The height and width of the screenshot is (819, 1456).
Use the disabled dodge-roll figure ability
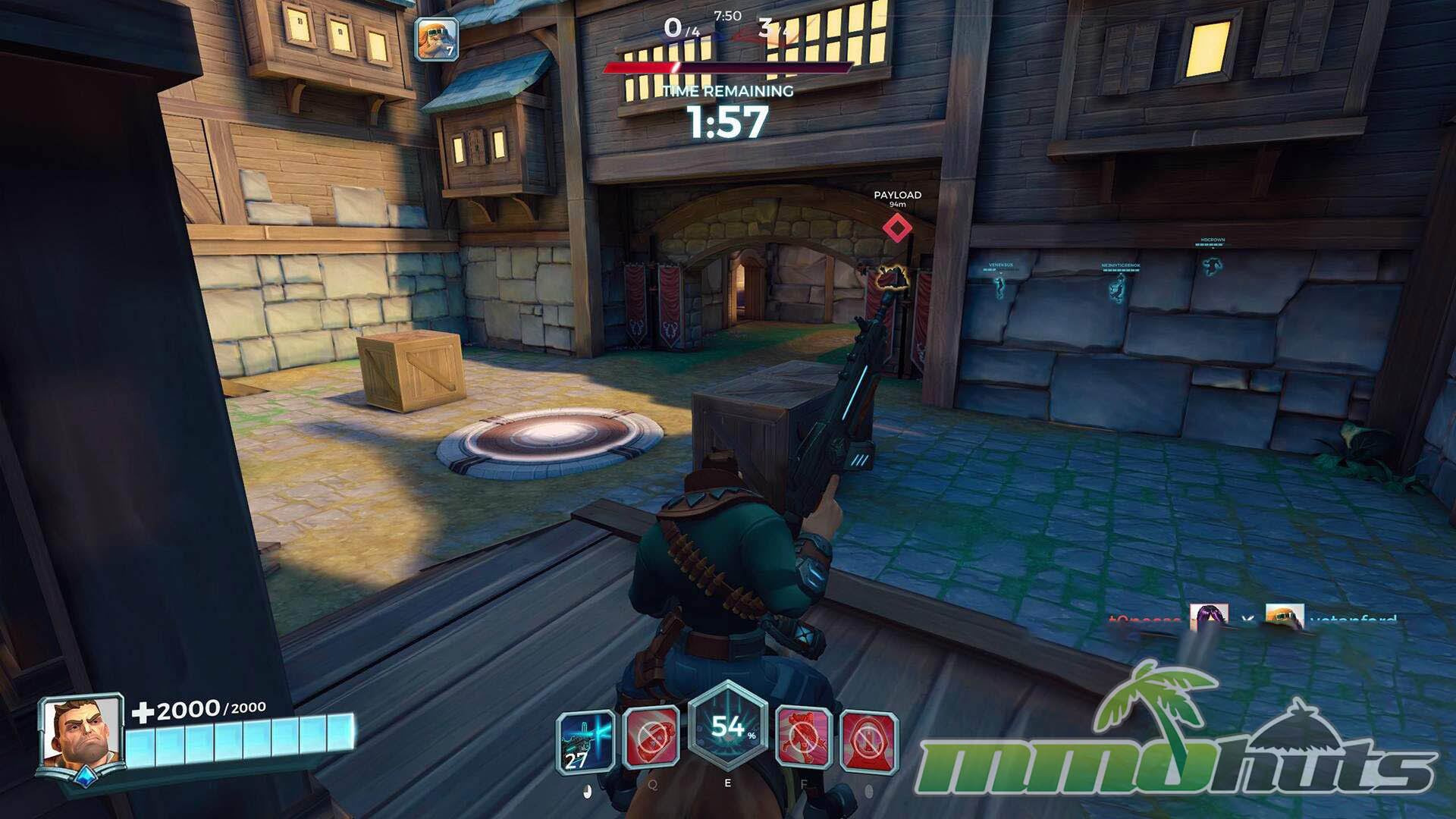pyautogui.click(x=804, y=739)
